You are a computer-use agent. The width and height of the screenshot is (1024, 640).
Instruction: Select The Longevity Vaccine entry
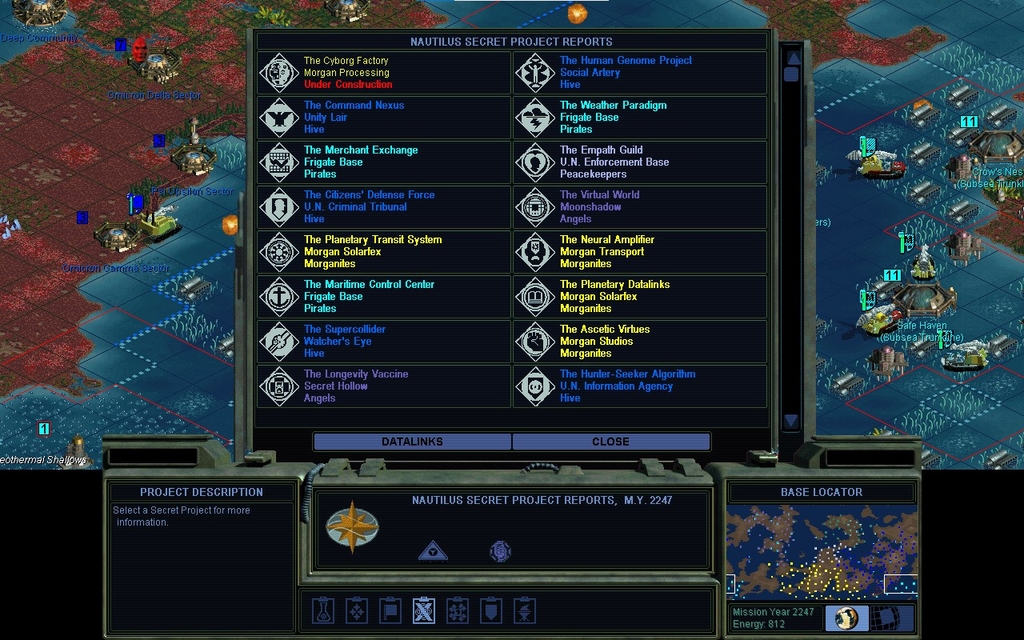[x=384, y=386]
